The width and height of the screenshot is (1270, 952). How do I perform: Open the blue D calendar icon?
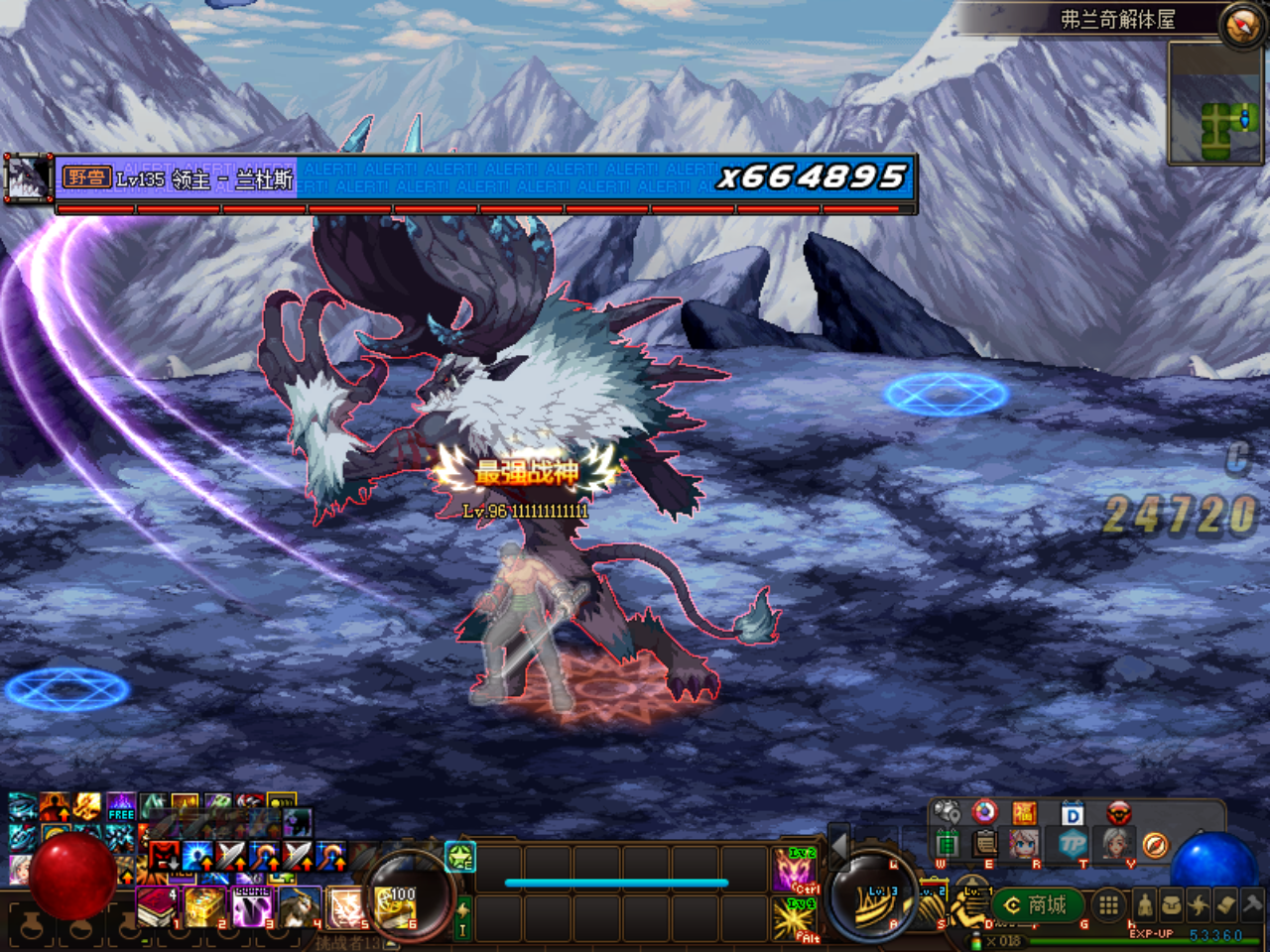click(x=1072, y=815)
